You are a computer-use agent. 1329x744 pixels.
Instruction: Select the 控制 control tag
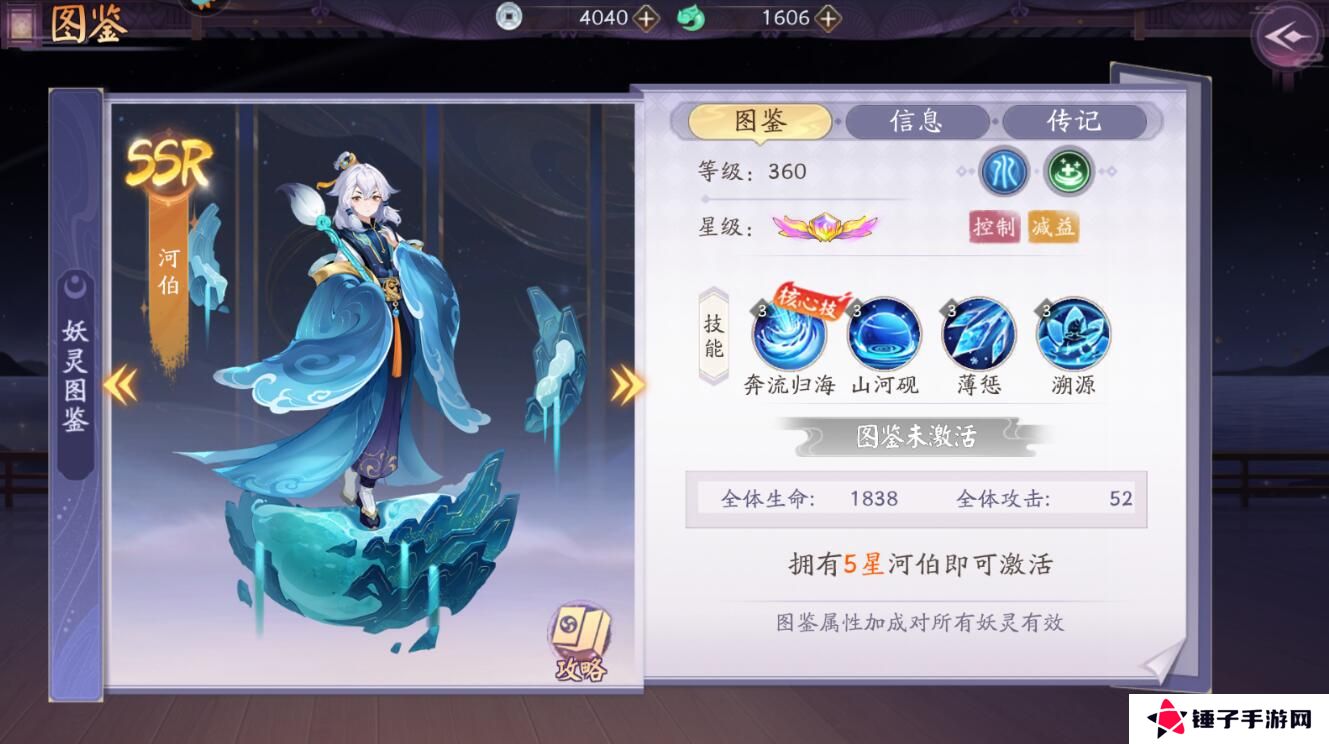click(993, 229)
